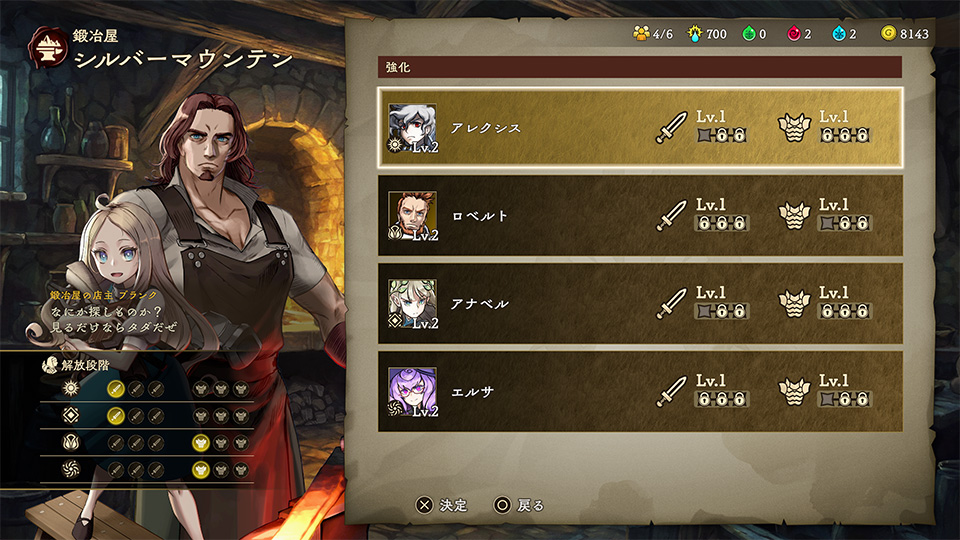Select the bearded ロベルト portrait
Screen dimensions: 960x540
coord(412,215)
